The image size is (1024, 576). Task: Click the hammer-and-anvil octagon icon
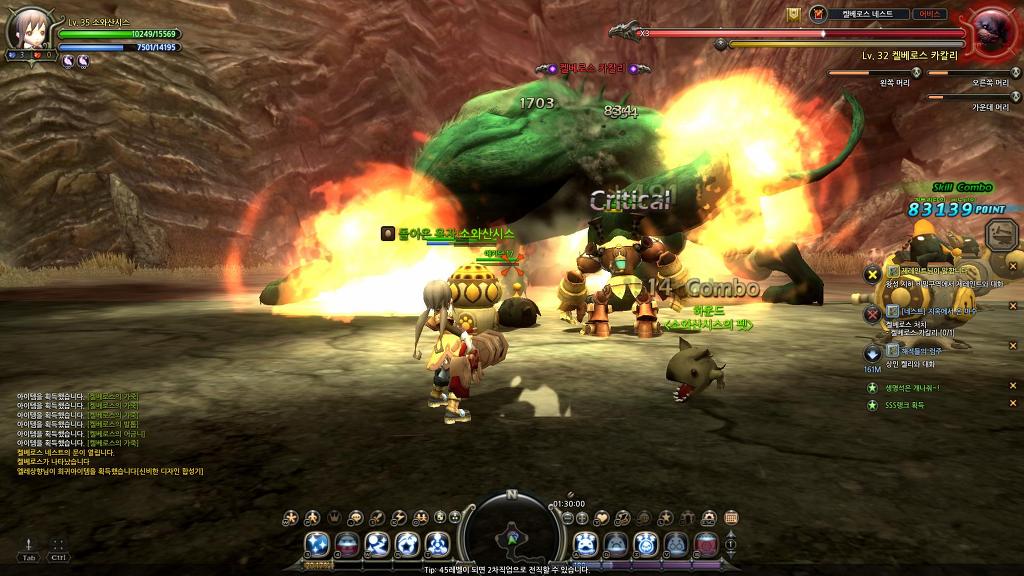(x=1001, y=235)
